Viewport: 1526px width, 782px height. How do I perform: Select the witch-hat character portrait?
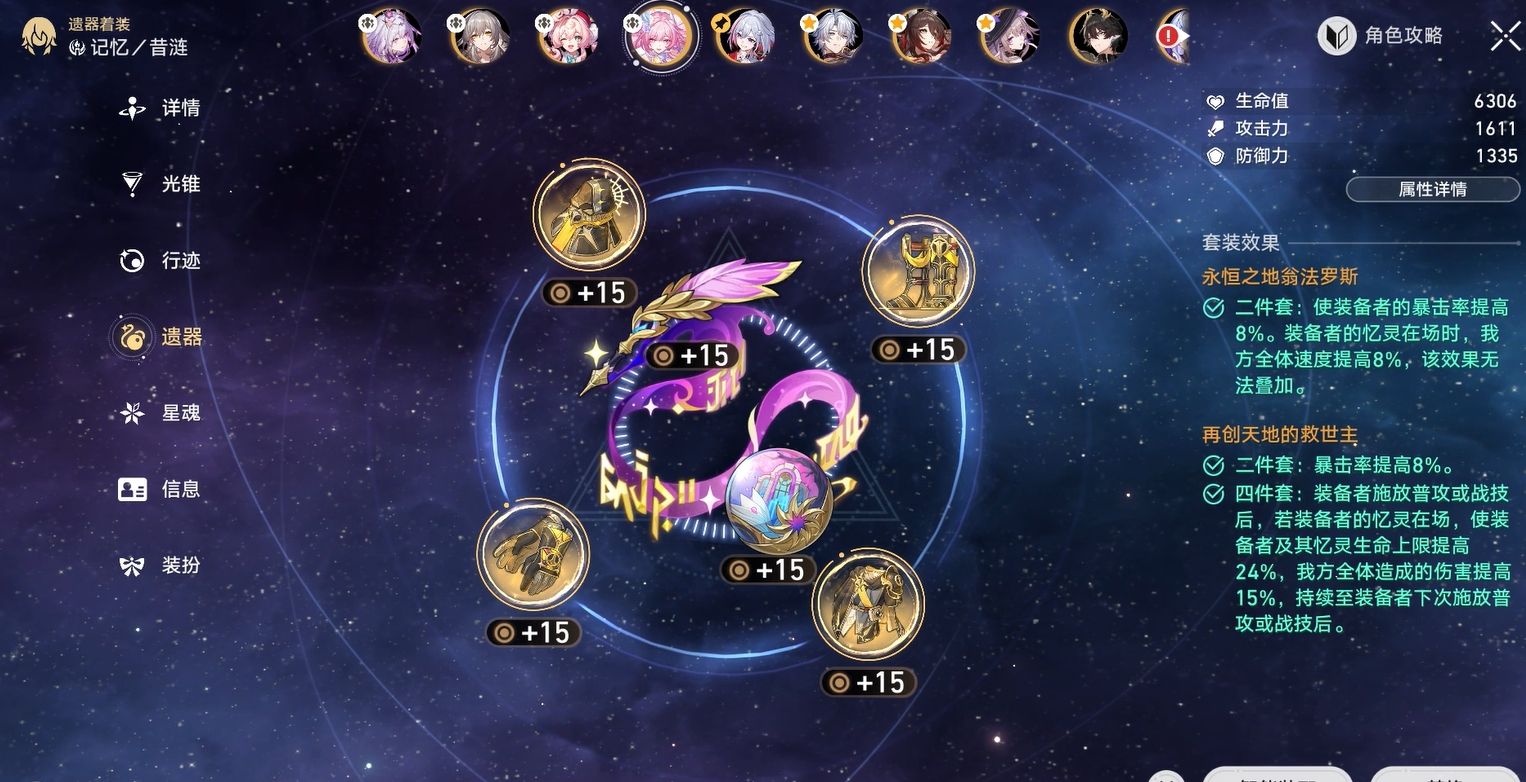click(x=1009, y=38)
